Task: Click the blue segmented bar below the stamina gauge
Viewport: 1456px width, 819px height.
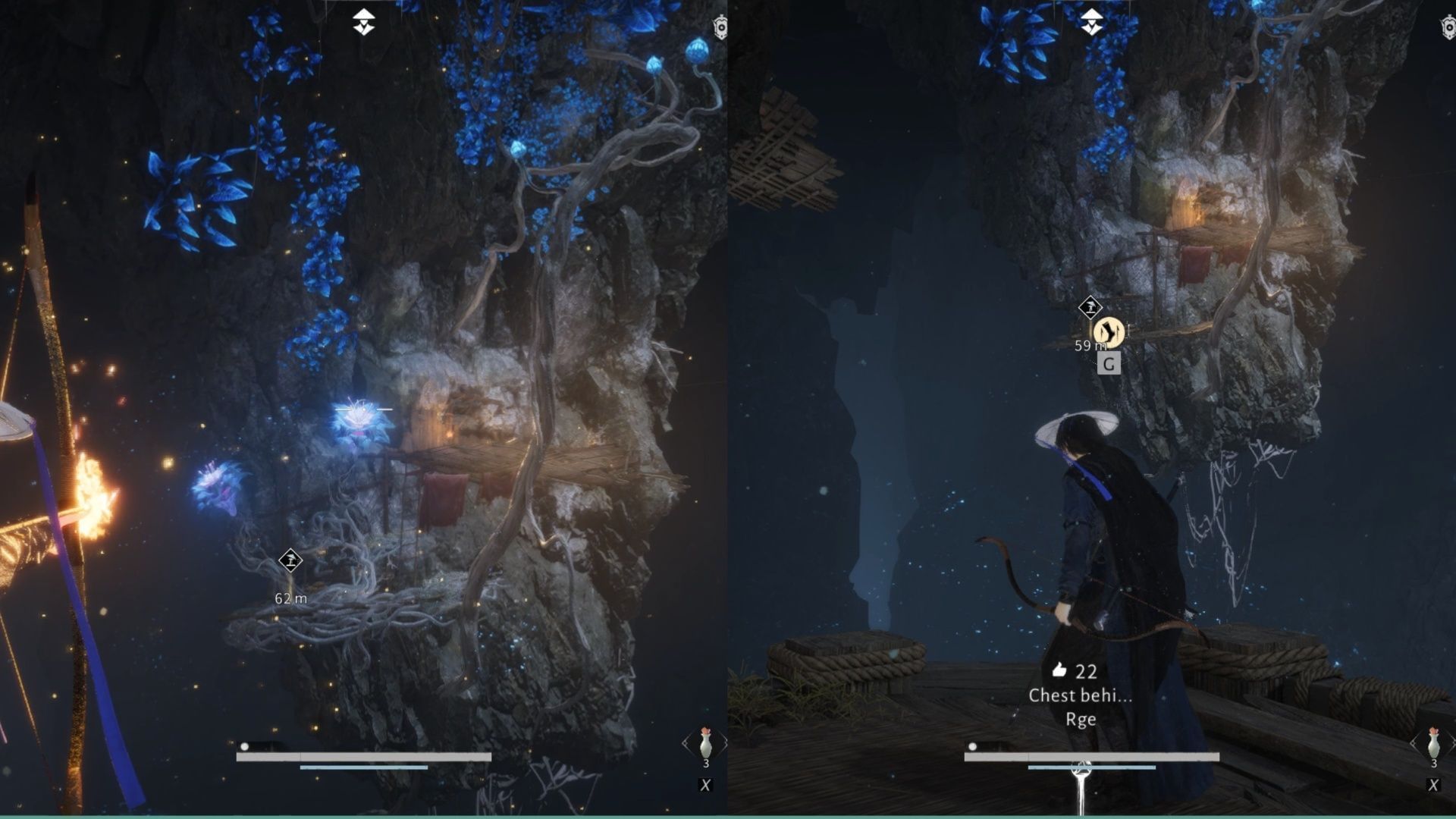Action: point(364,767)
